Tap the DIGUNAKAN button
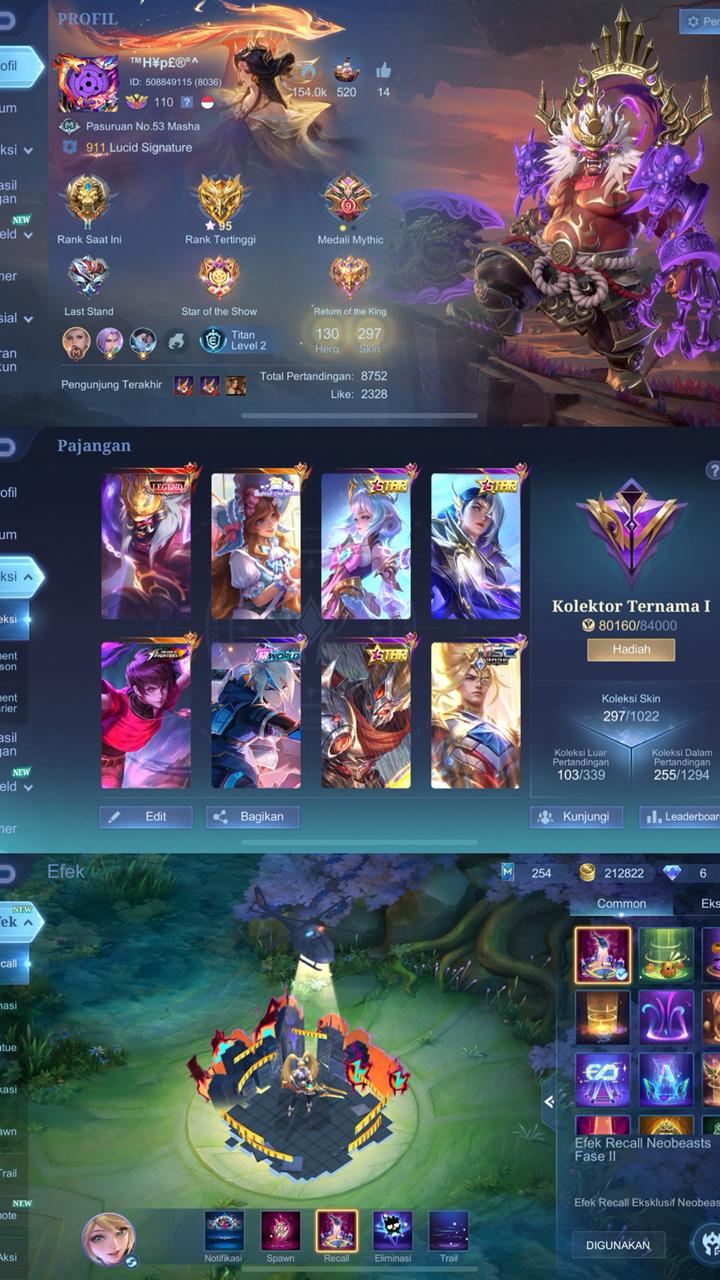 click(619, 1245)
